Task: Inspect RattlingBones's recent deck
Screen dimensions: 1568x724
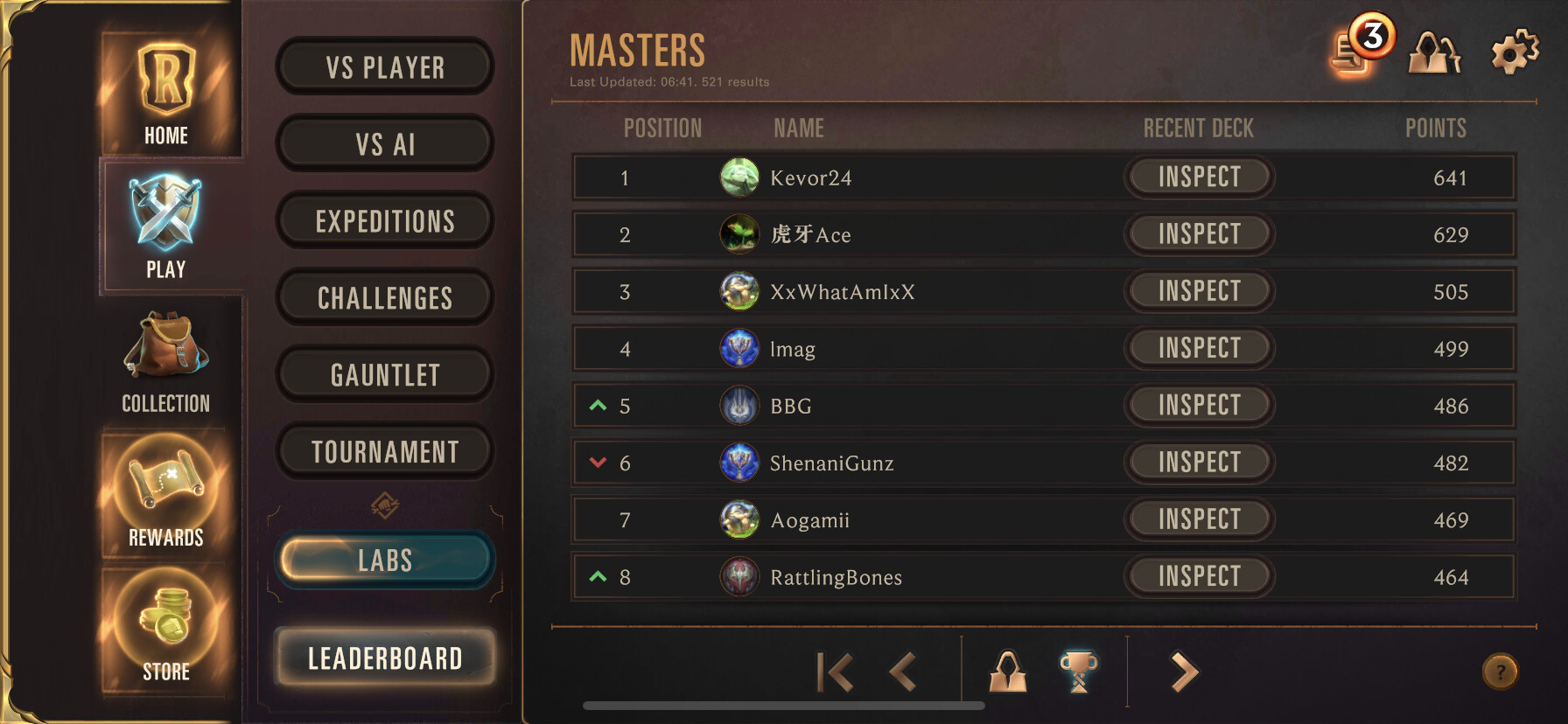Action: [x=1199, y=576]
